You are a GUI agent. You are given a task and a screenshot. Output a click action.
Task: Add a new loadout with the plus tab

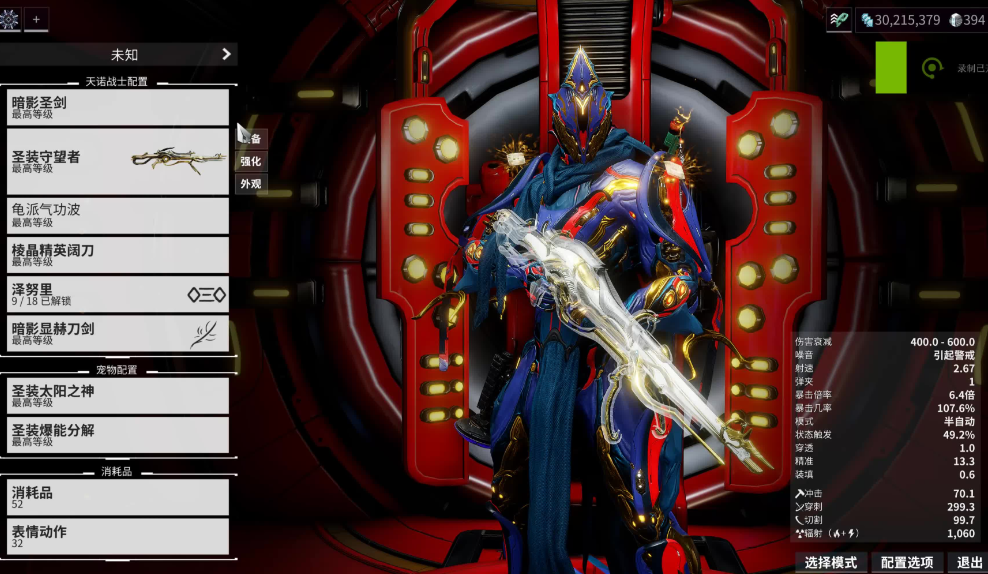(36, 19)
